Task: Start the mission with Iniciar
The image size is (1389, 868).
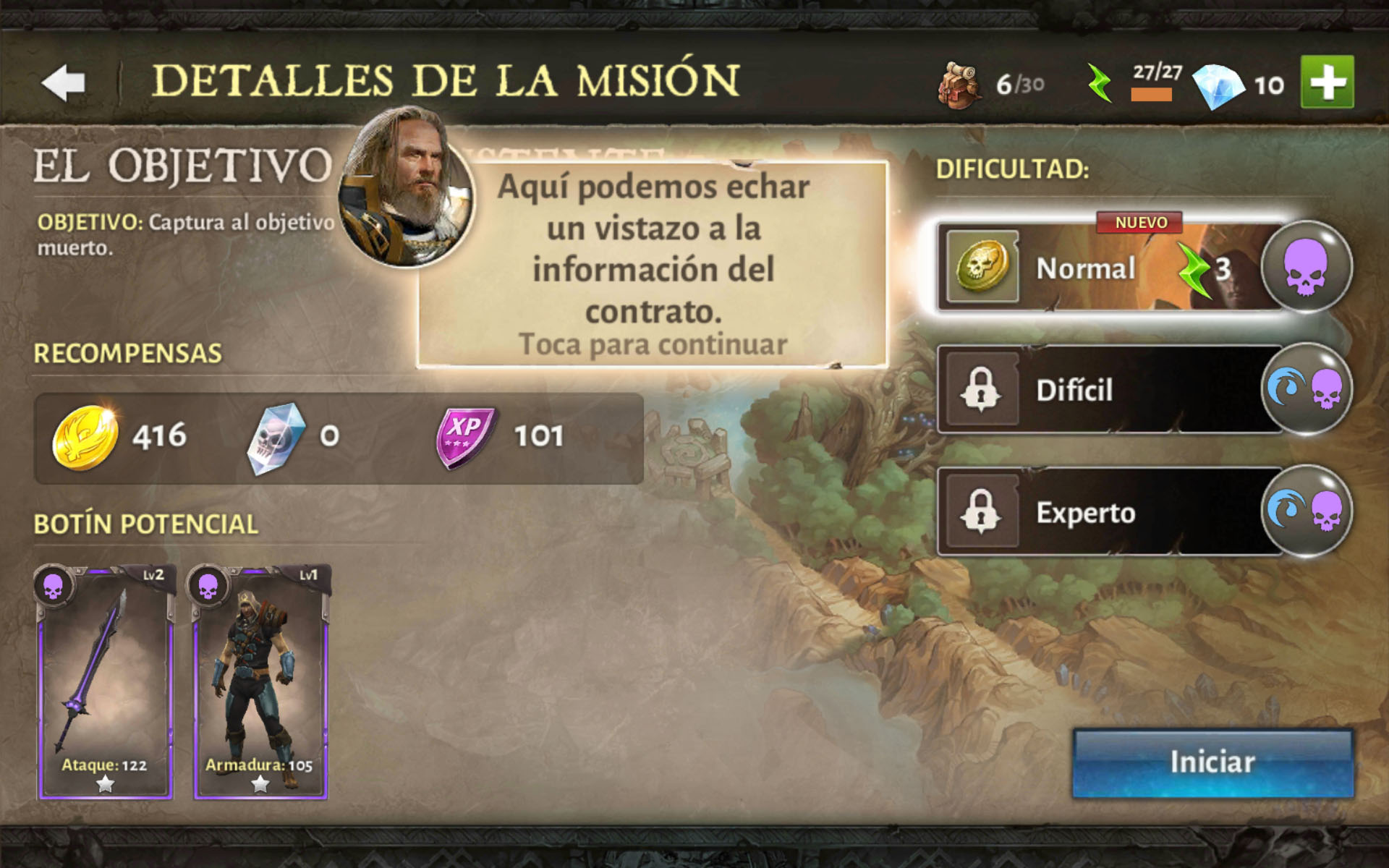Action: tap(1212, 762)
